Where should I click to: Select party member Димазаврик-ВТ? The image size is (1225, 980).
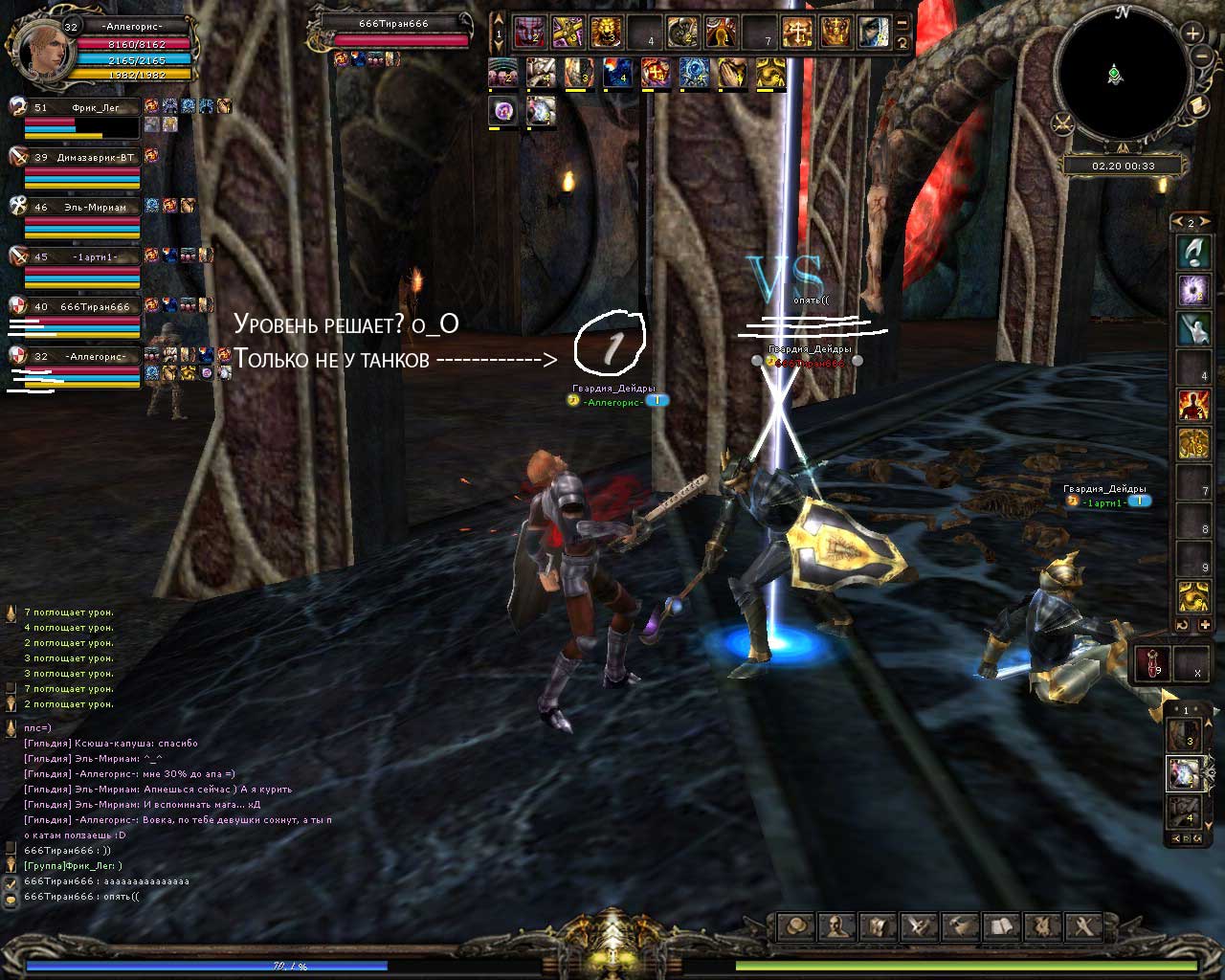83,158
